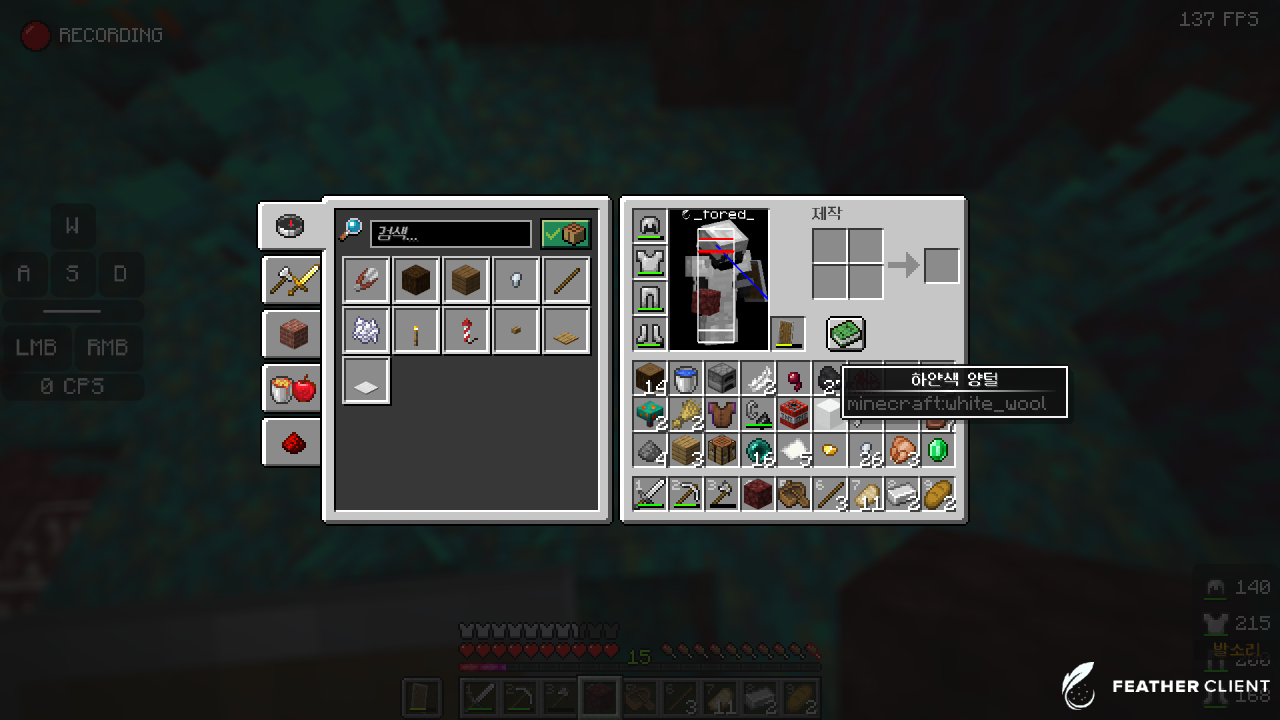The height and width of the screenshot is (720, 1280).
Task: Show the redstone recipe tab
Action: point(293,442)
